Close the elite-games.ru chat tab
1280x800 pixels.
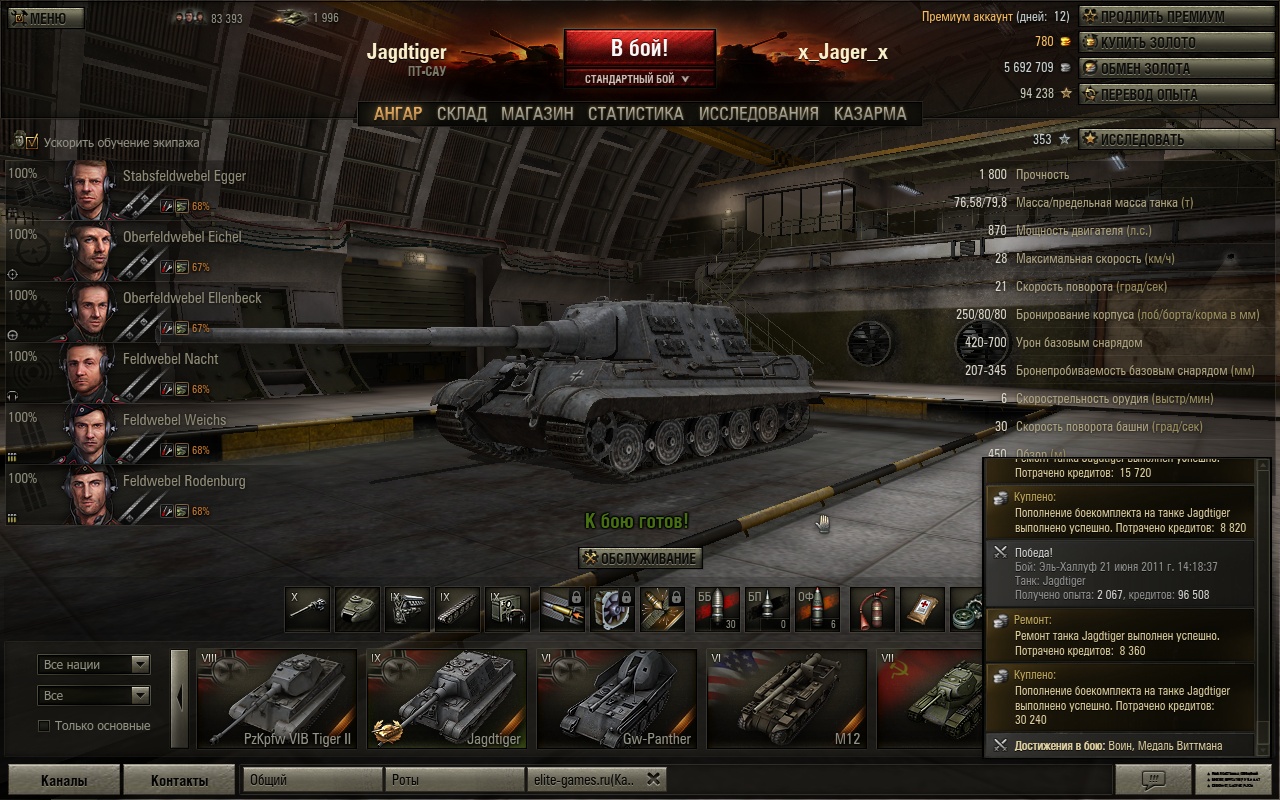click(x=653, y=779)
